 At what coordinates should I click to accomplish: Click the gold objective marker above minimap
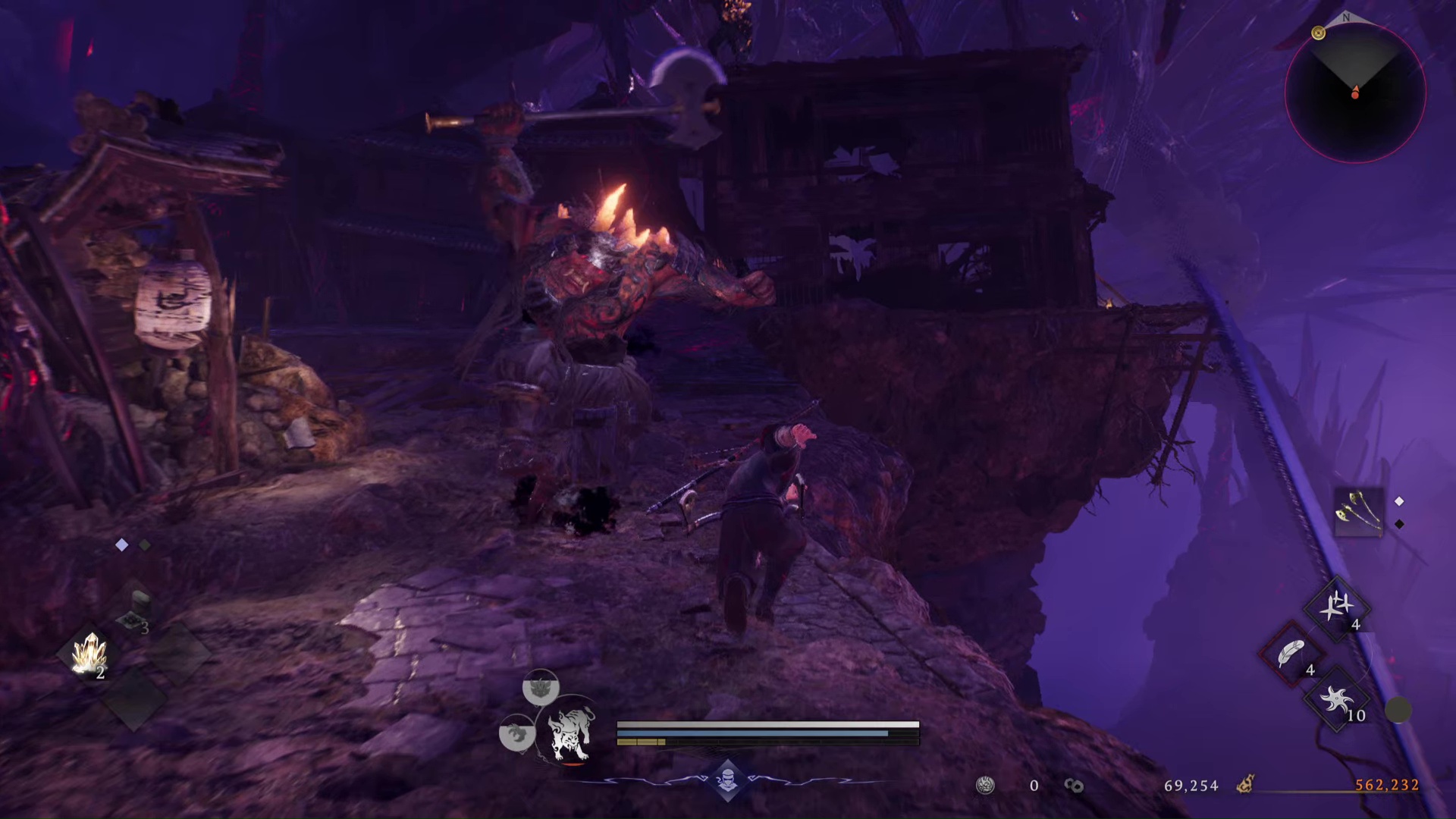(x=1319, y=33)
